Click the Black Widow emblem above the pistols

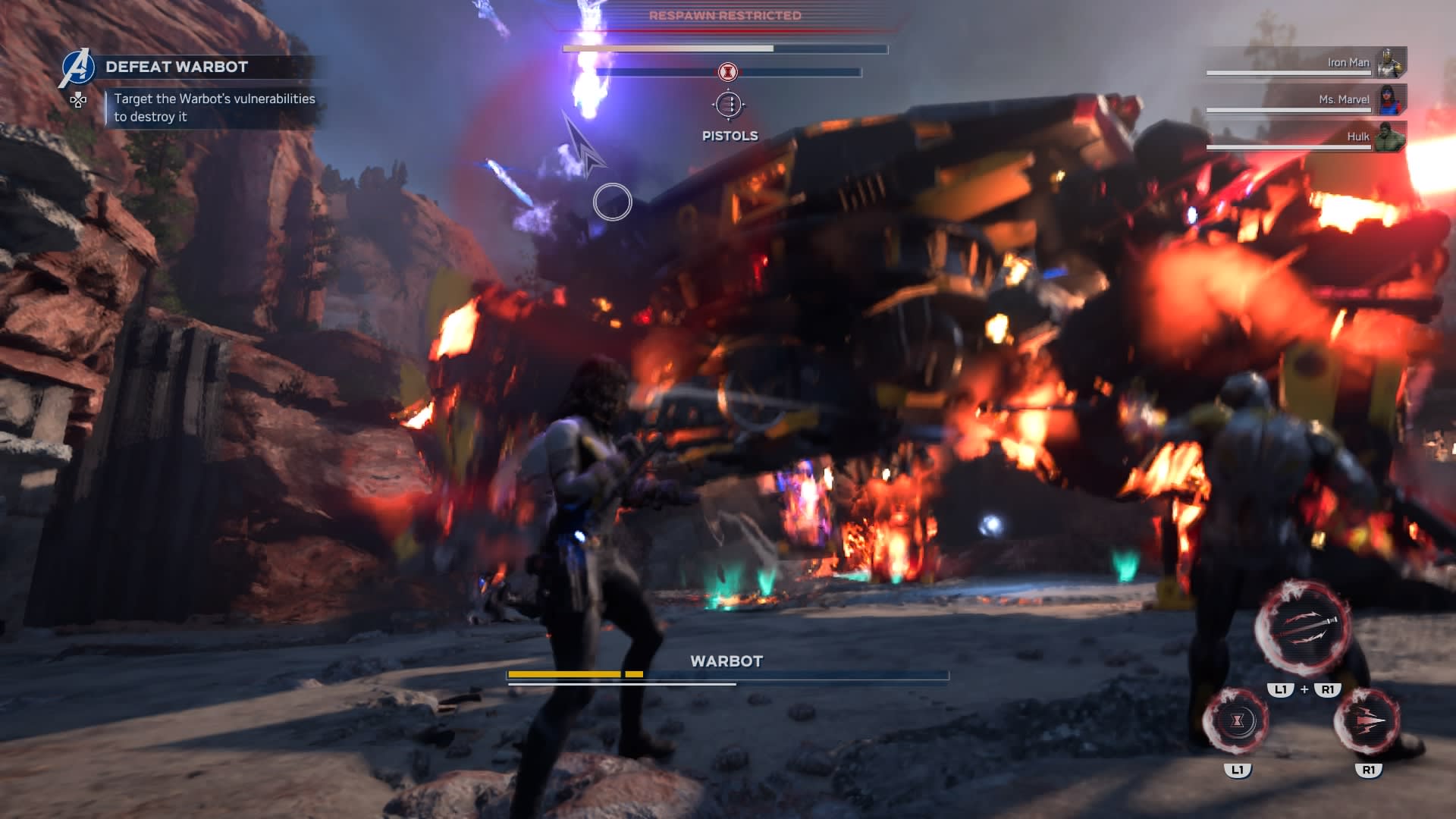(x=727, y=72)
